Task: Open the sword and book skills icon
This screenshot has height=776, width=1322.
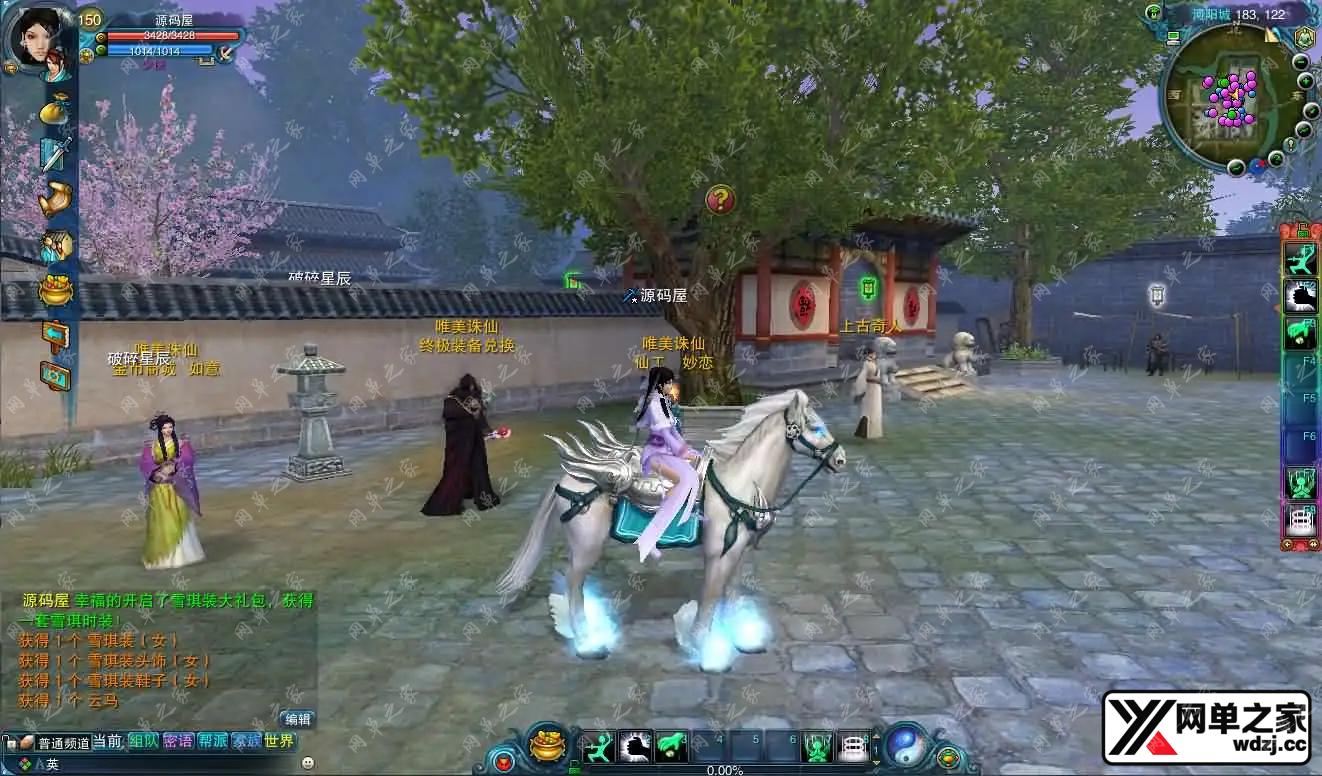Action: coord(55,153)
